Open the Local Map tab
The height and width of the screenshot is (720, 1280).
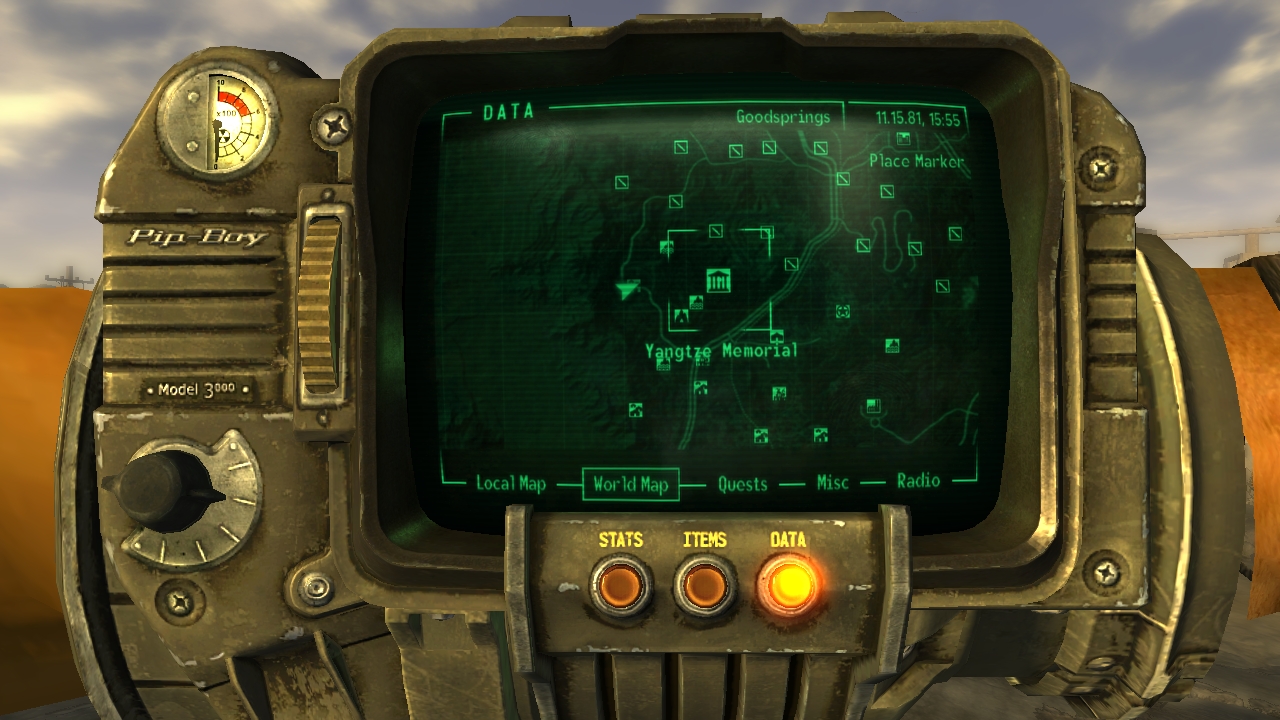(510, 484)
